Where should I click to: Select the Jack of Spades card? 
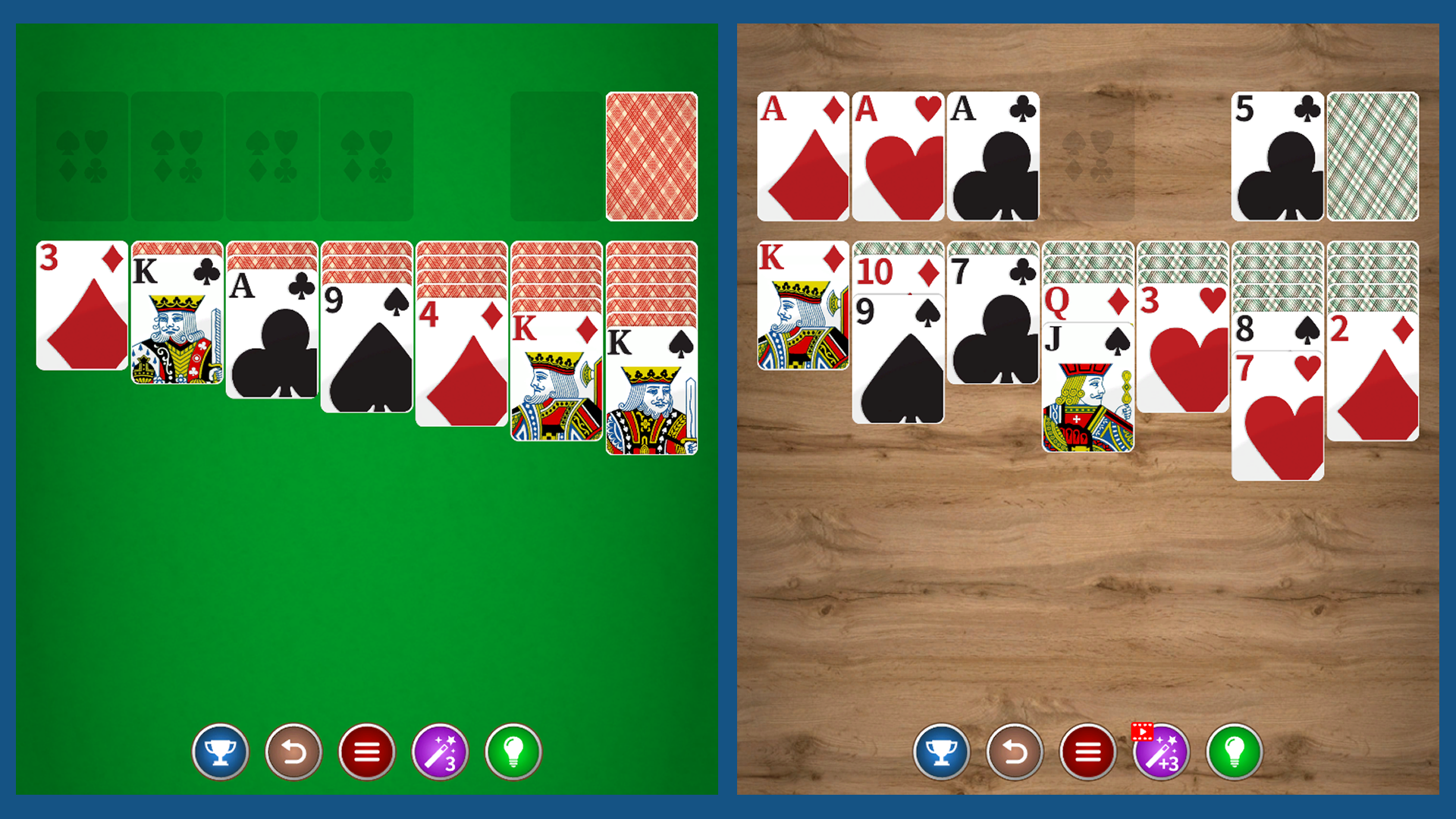tap(1088, 394)
